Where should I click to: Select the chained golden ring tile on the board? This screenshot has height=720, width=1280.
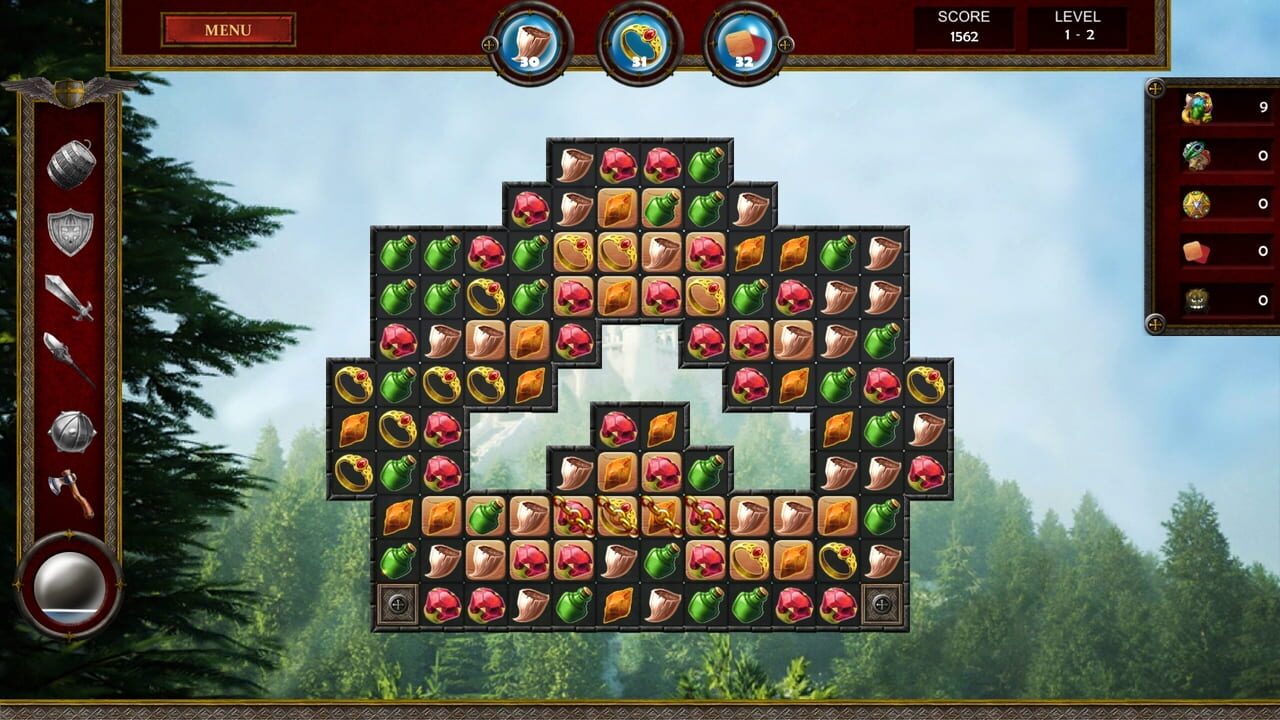[617, 515]
